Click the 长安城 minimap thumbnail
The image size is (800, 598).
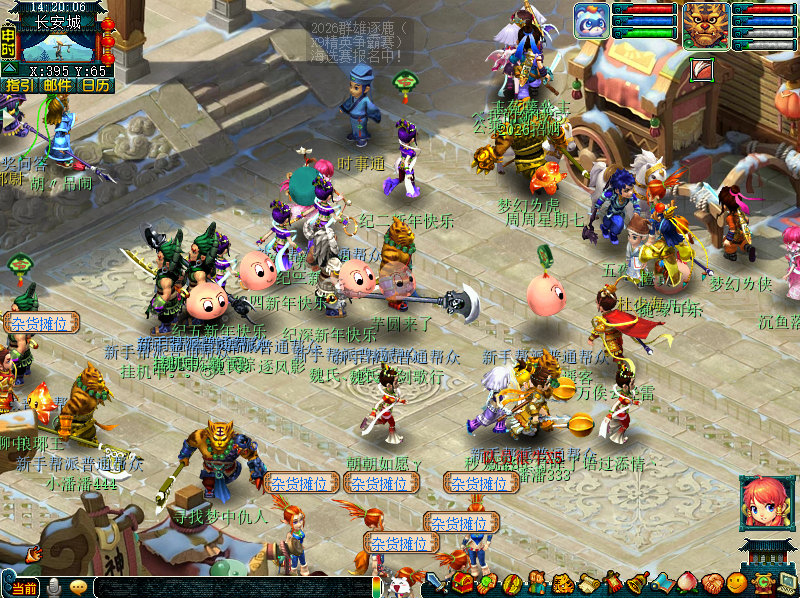pos(58,48)
